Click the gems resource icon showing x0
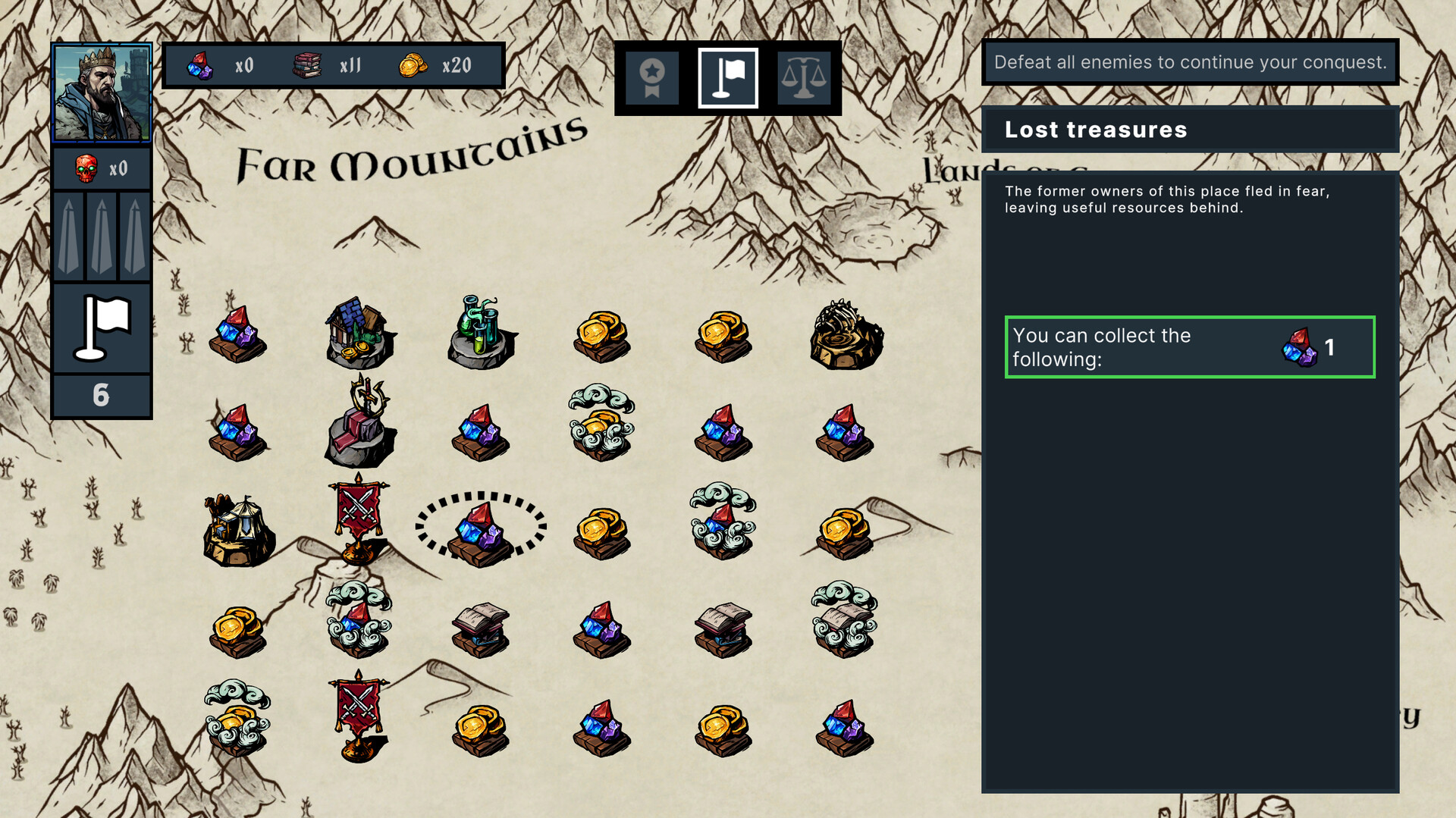Image resolution: width=1456 pixels, height=818 pixels. 199,65
